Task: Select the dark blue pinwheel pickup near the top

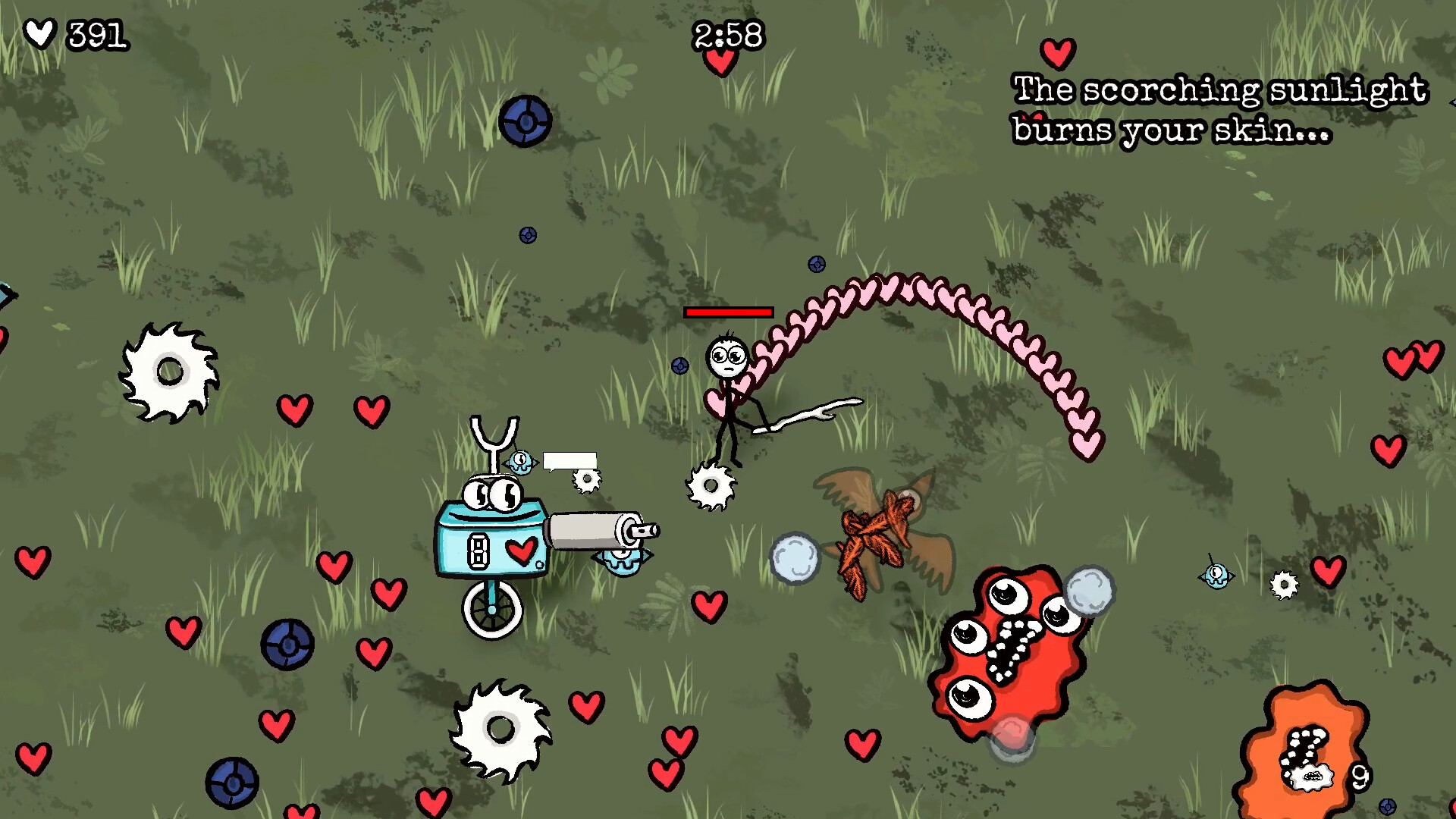Action: coord(525,119)
